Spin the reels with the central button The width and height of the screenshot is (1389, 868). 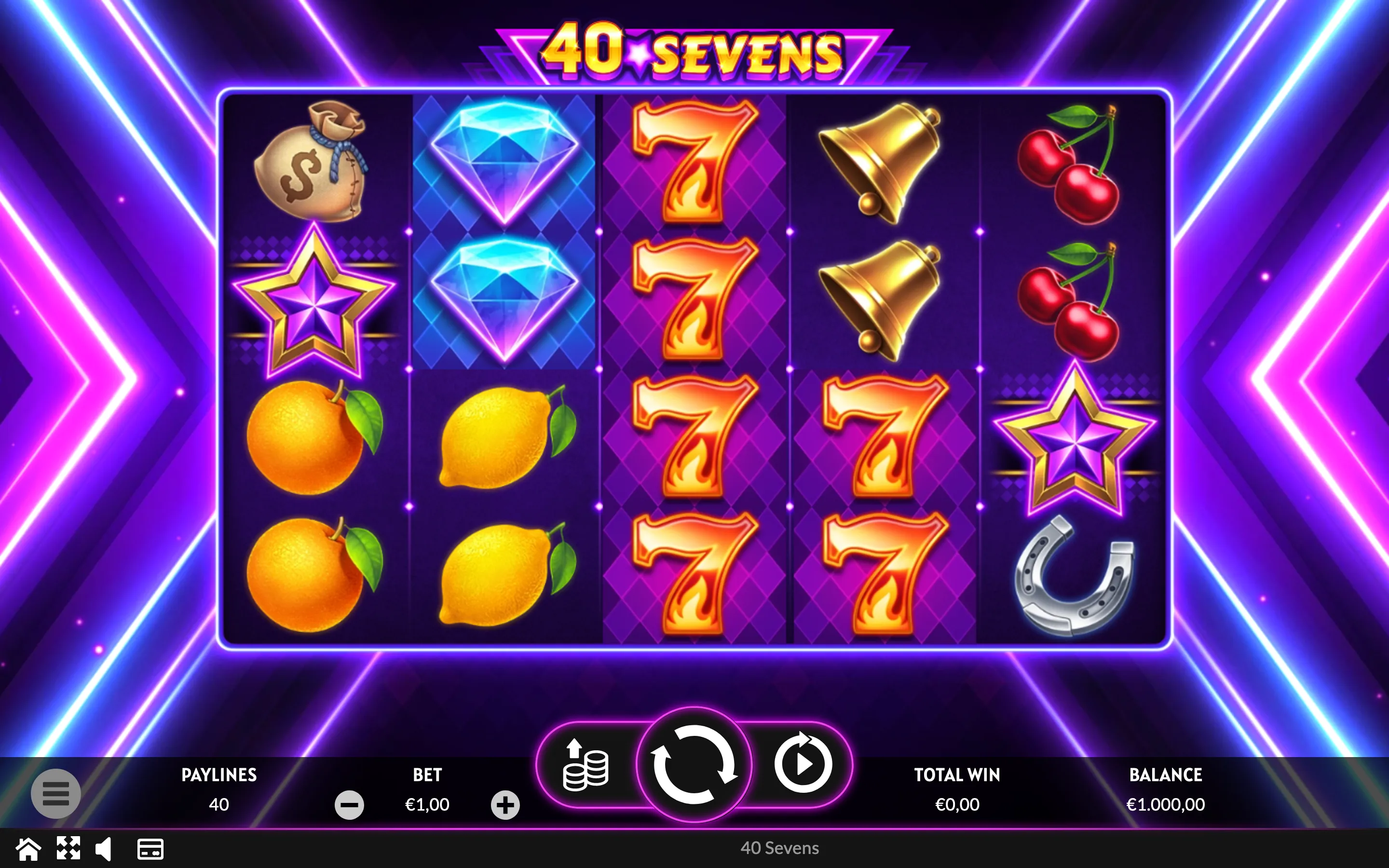pyautogui.click(x=694, y=764)
